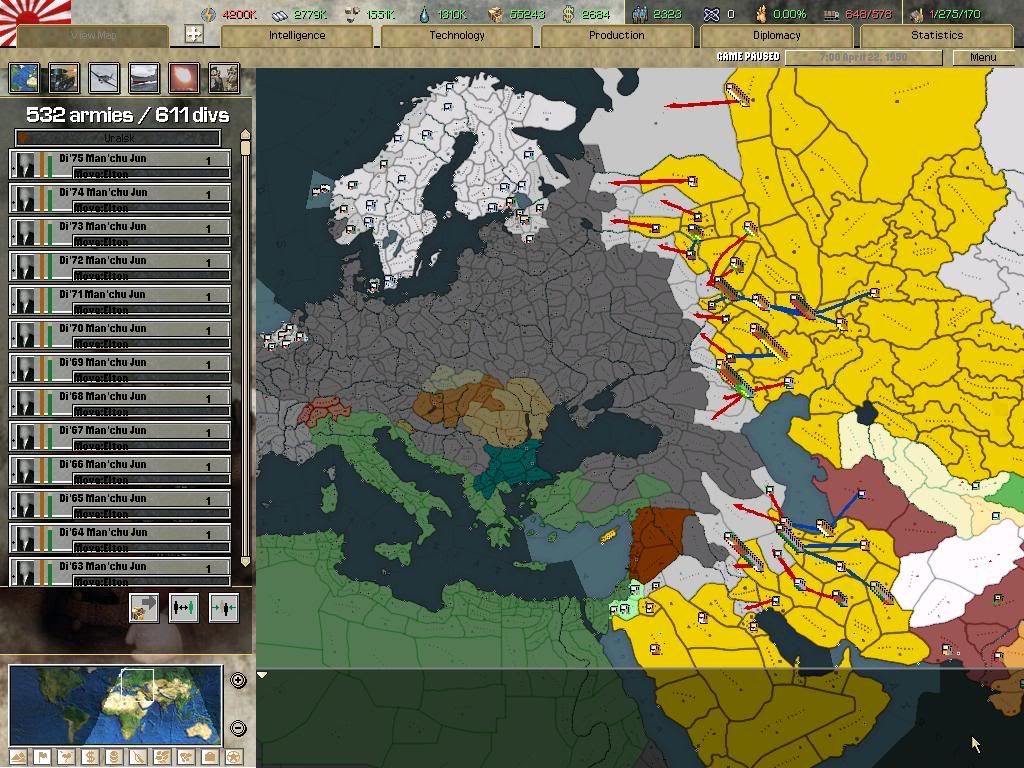1024x768 pixels.
Task: Pick the Di'70 Man'chu Jun army
Action: click(120, 332)
